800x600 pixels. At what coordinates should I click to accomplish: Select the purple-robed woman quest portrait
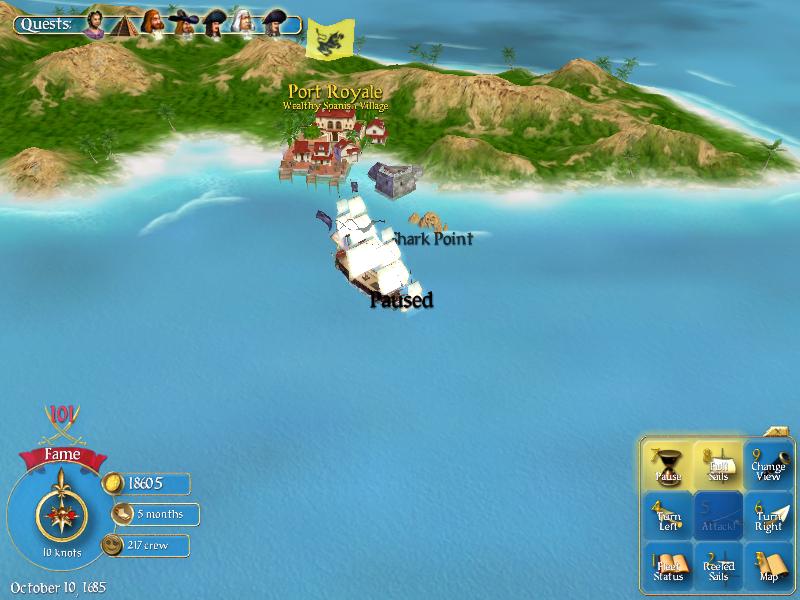click(x=93, y=23)
